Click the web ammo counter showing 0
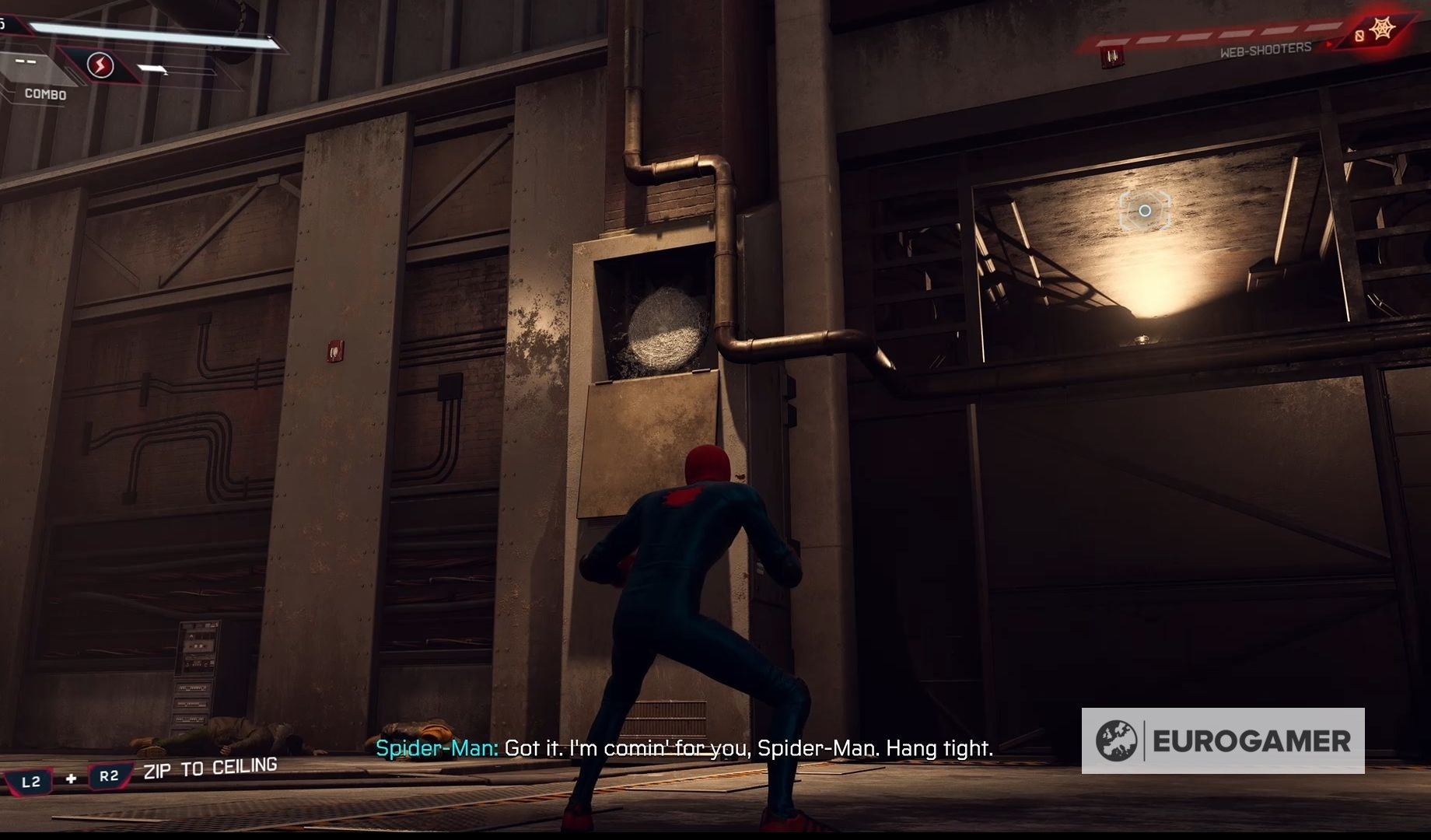This screenshot has width=1431, height=840. 1359,35
